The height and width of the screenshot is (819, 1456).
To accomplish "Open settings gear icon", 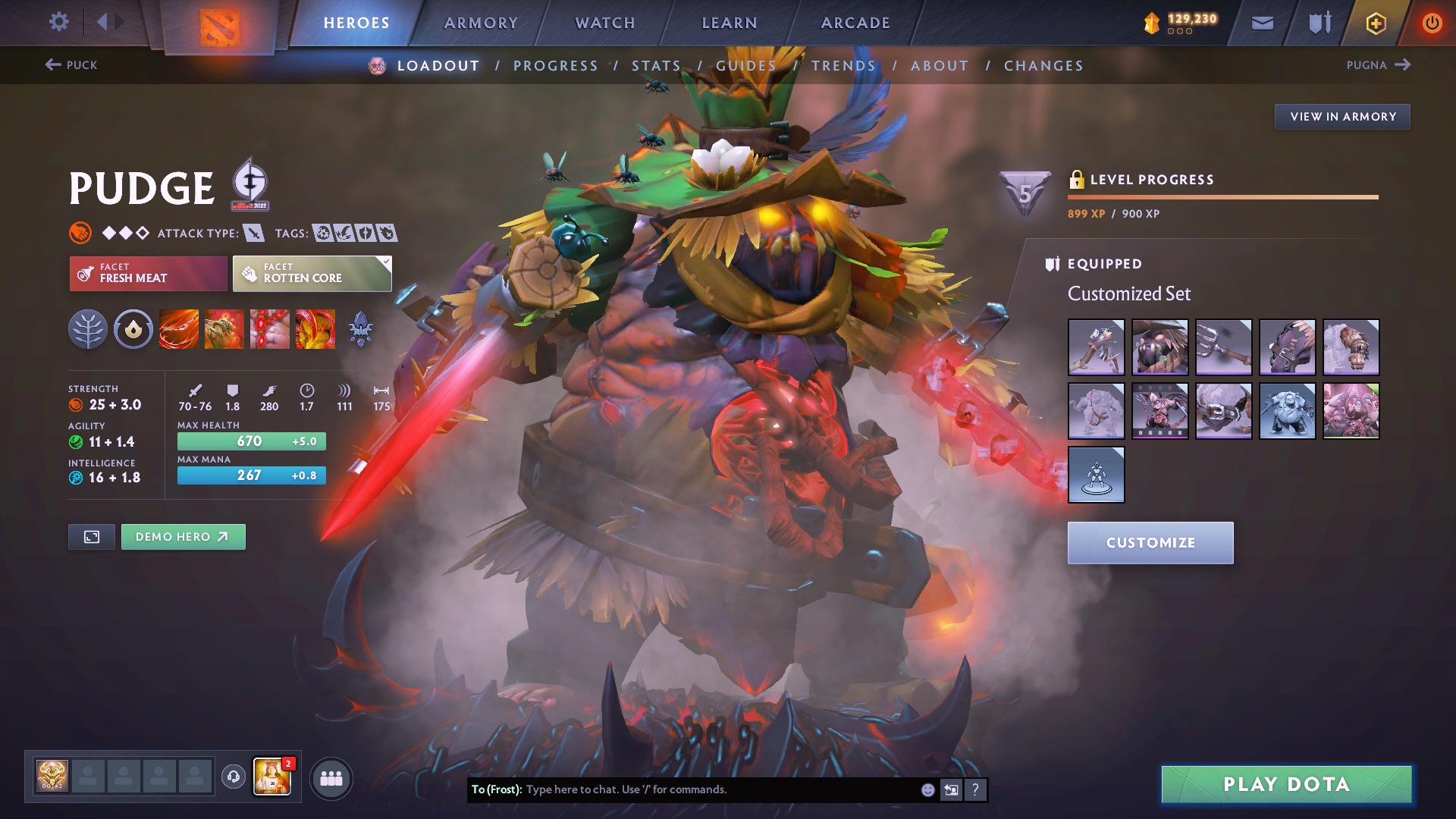I will 58,22.
